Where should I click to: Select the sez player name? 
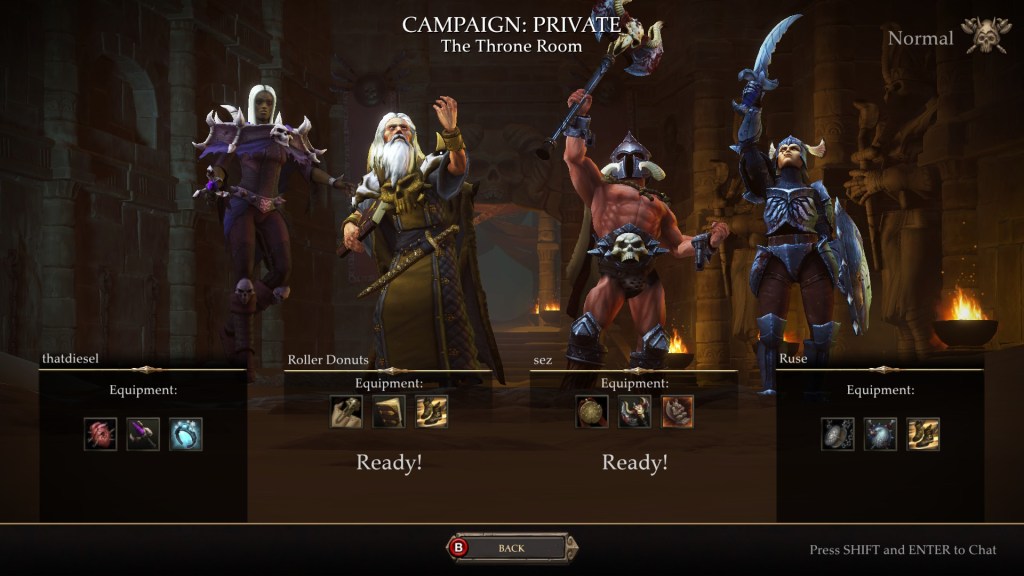(x=544, y=359)
